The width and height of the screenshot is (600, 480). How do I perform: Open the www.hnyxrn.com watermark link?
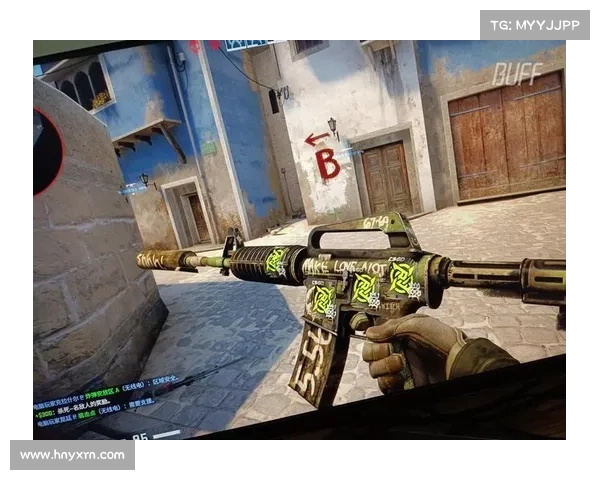pyautogui.click(x=72, y=455)
